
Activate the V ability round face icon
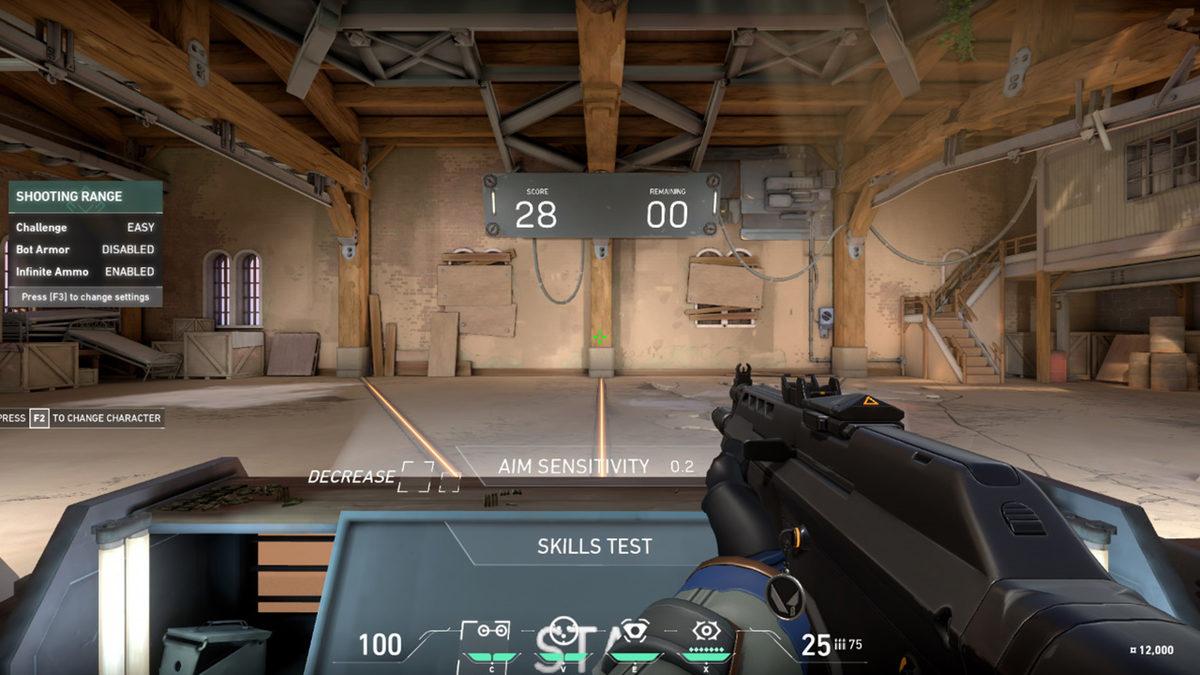click(x=563, y=632)
